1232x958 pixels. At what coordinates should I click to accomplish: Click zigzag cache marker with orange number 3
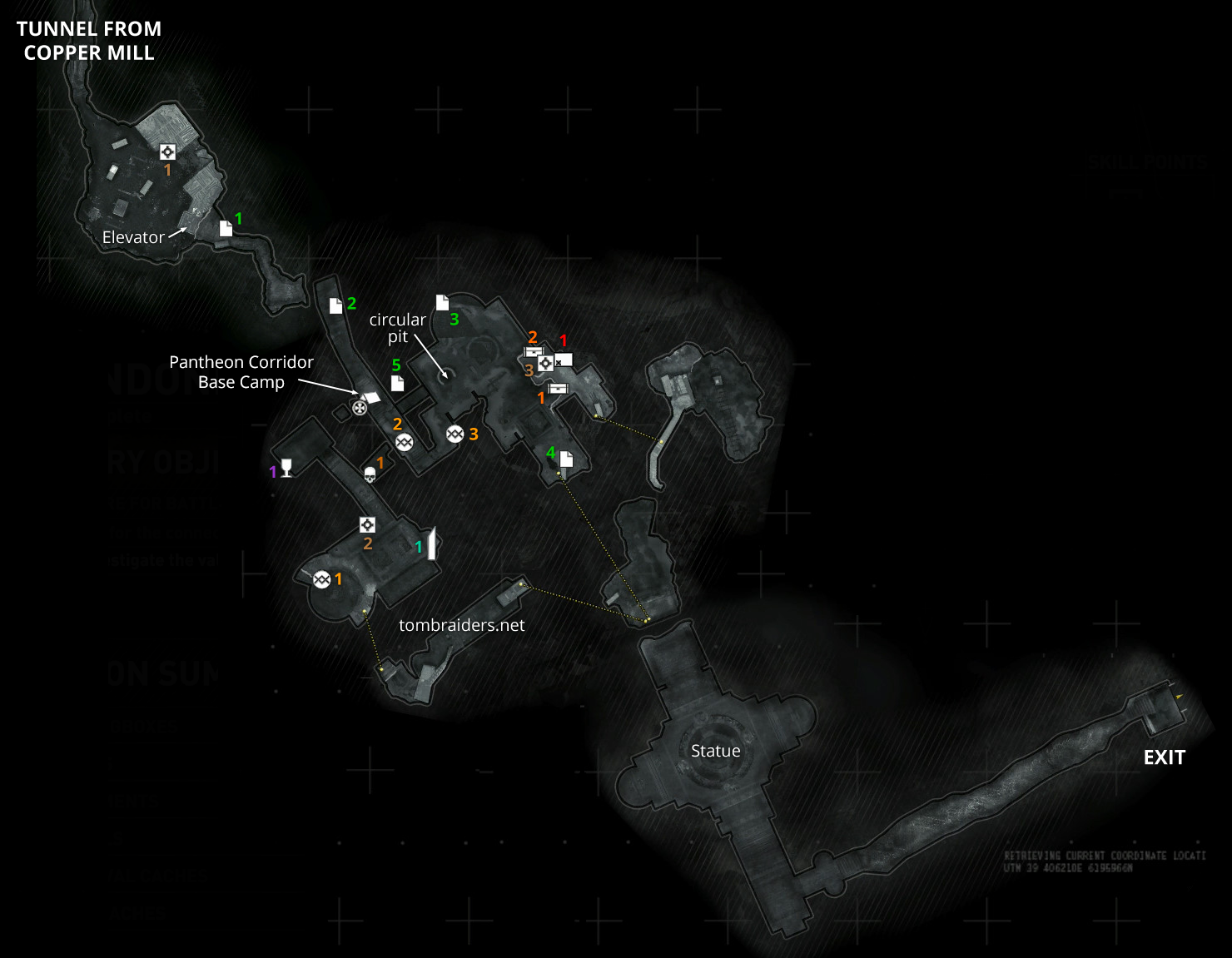click(455, 434)
